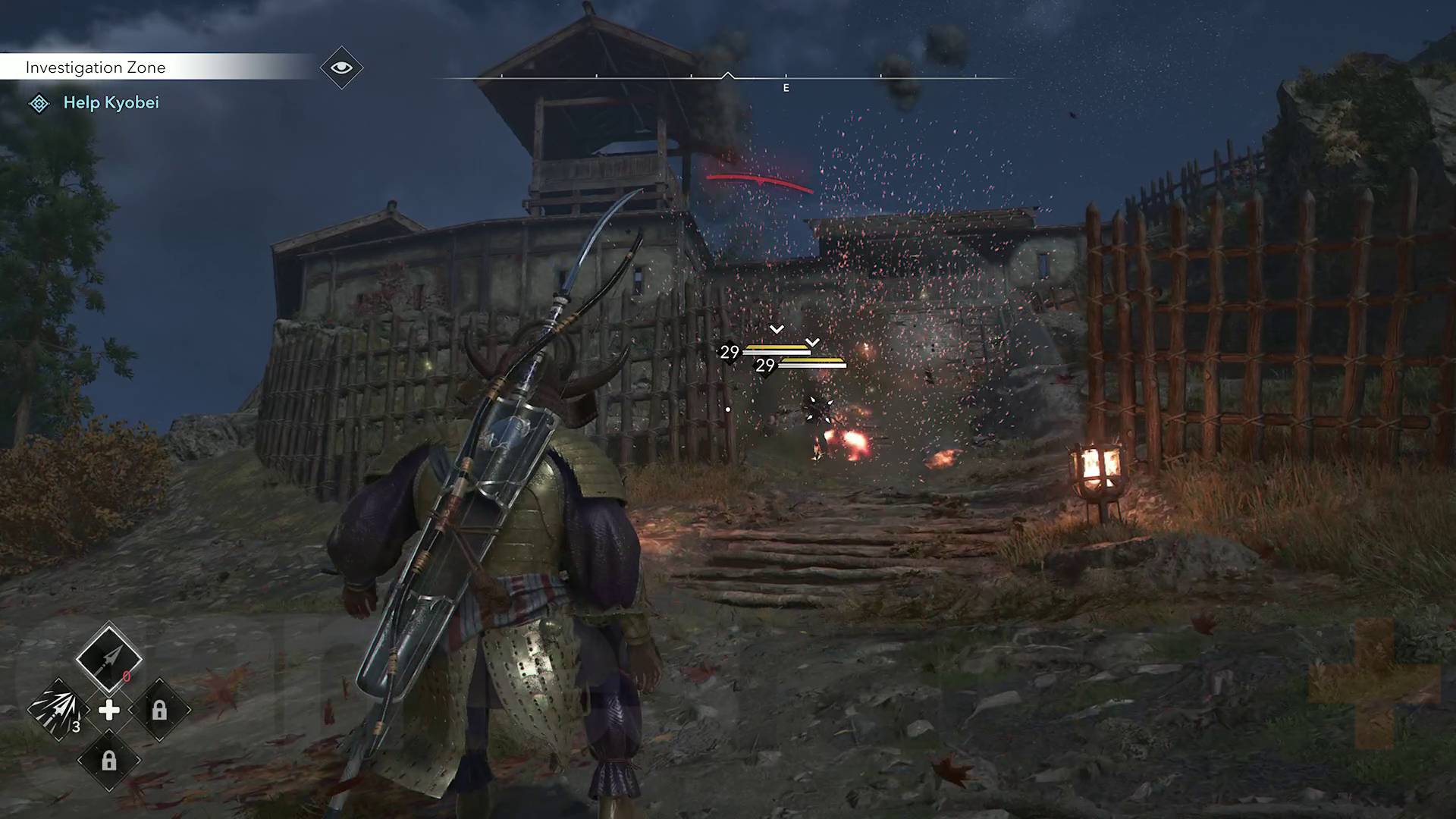Open the Help Kyobei objective tracker
1456x819 pixels.
[x=111, y=103]
